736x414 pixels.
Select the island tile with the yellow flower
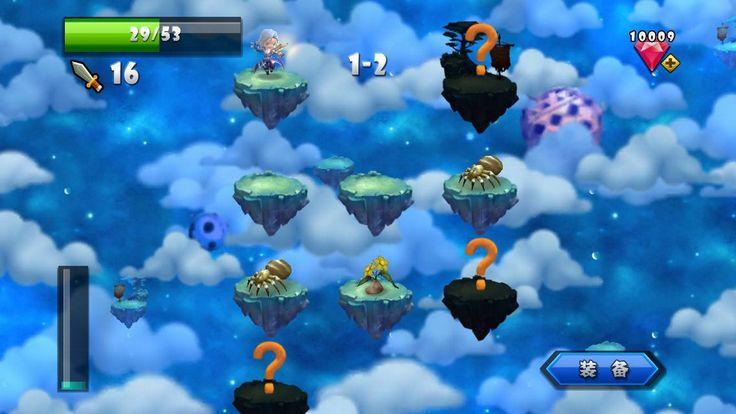(375, 296)
